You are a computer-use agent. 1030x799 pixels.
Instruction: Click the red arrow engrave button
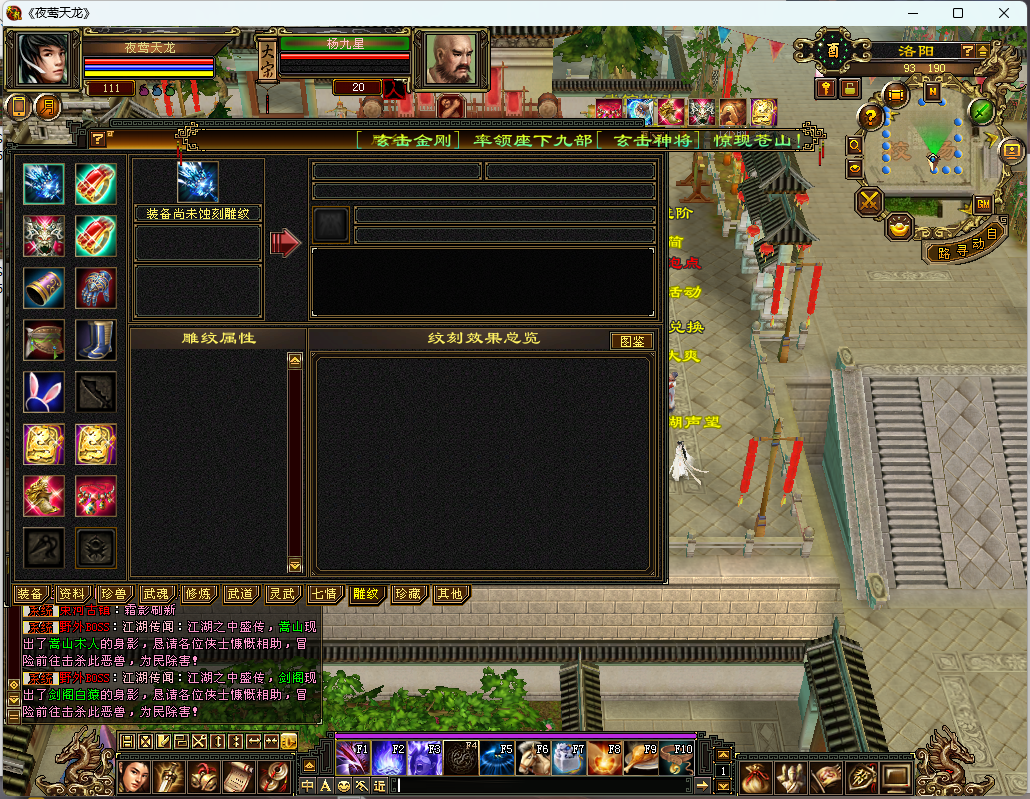coord(285,241)
